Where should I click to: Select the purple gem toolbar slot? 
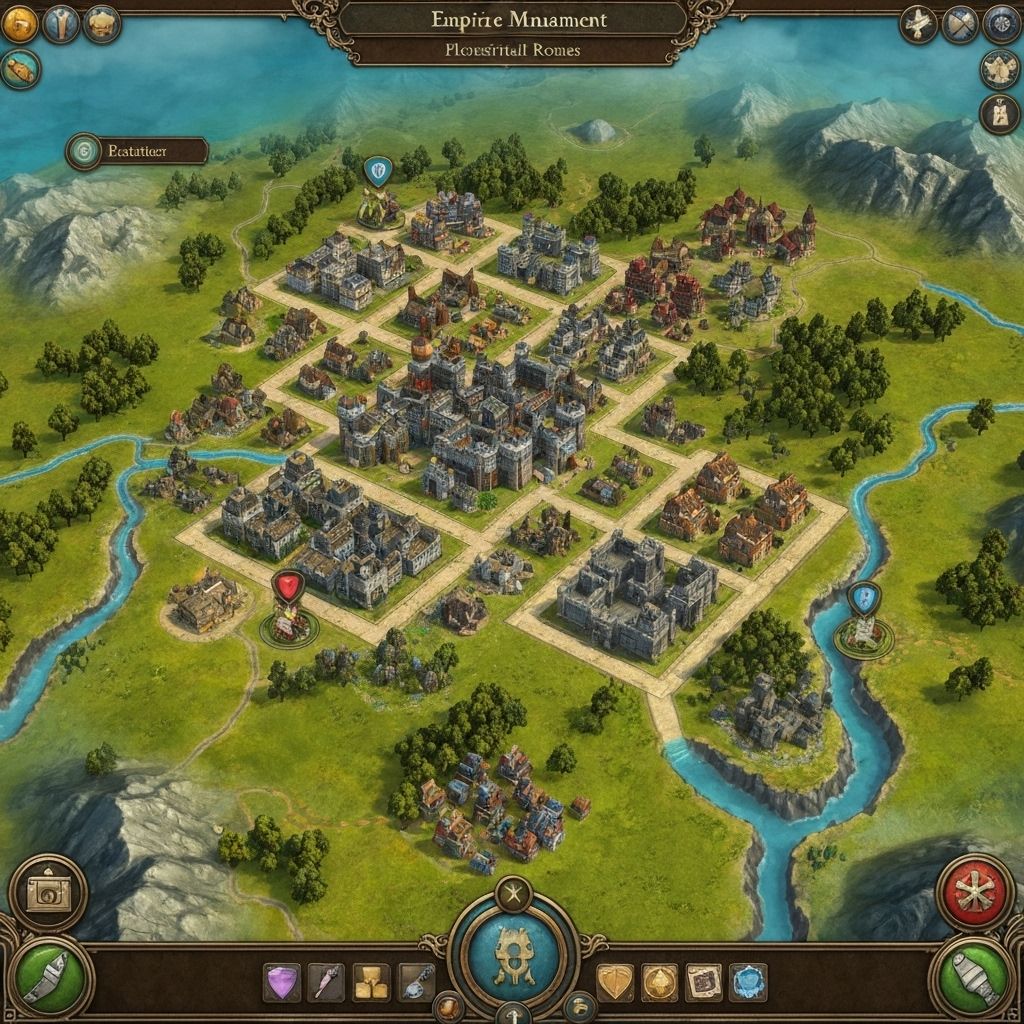(x=281, y=982)
